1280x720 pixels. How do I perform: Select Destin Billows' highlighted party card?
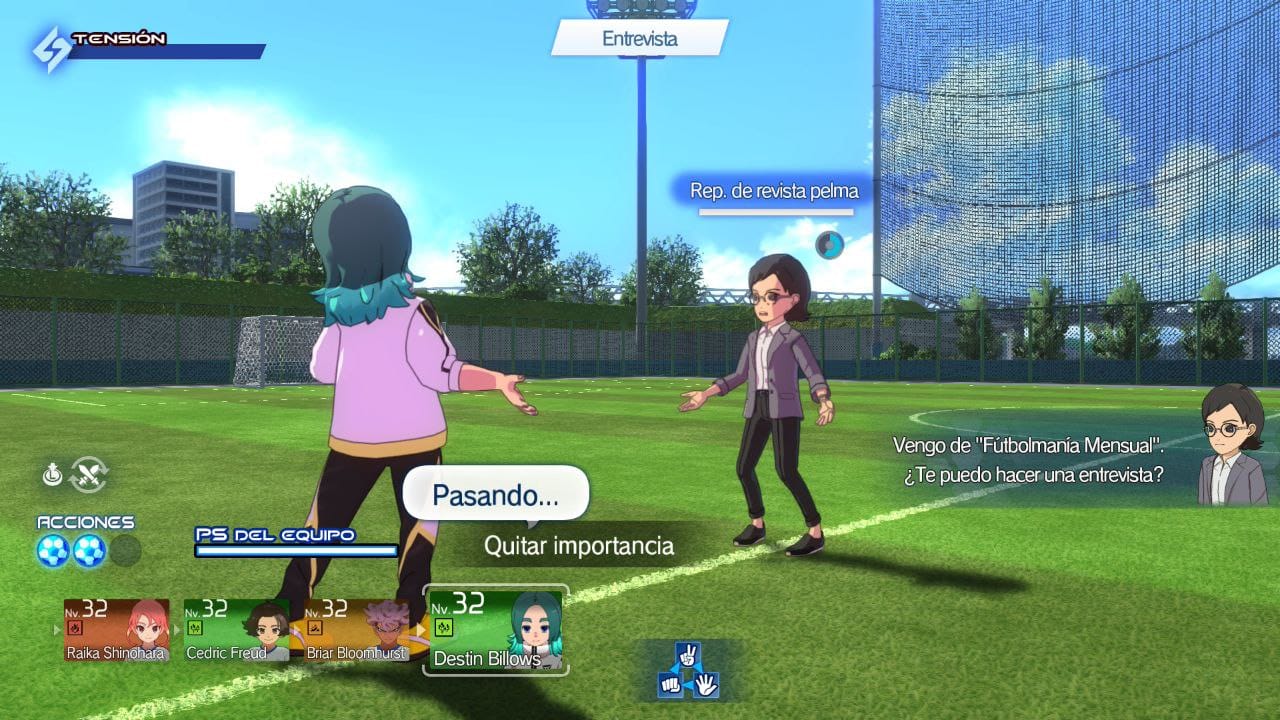[496, 630]
